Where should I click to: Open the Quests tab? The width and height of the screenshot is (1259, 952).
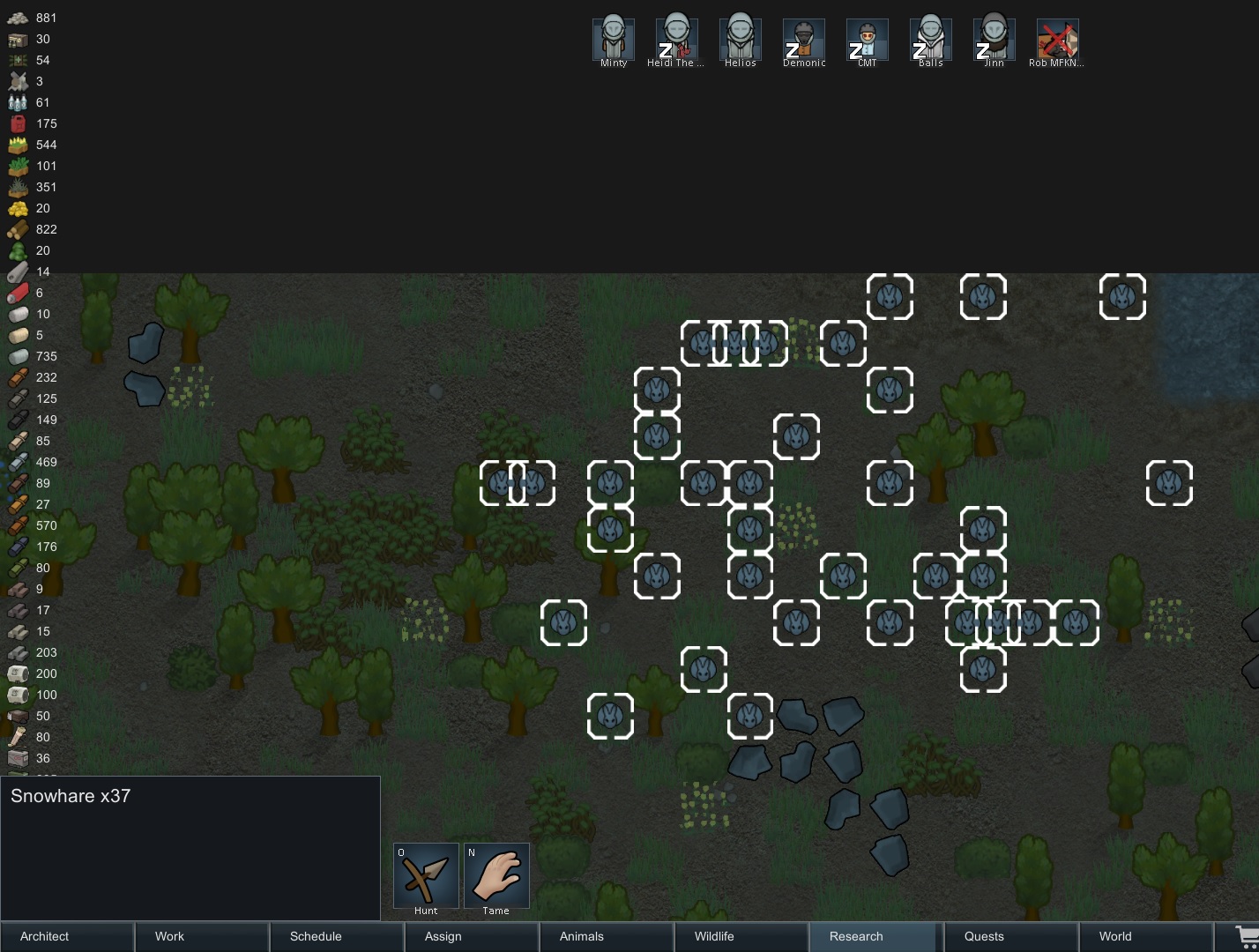coord(985,936)
